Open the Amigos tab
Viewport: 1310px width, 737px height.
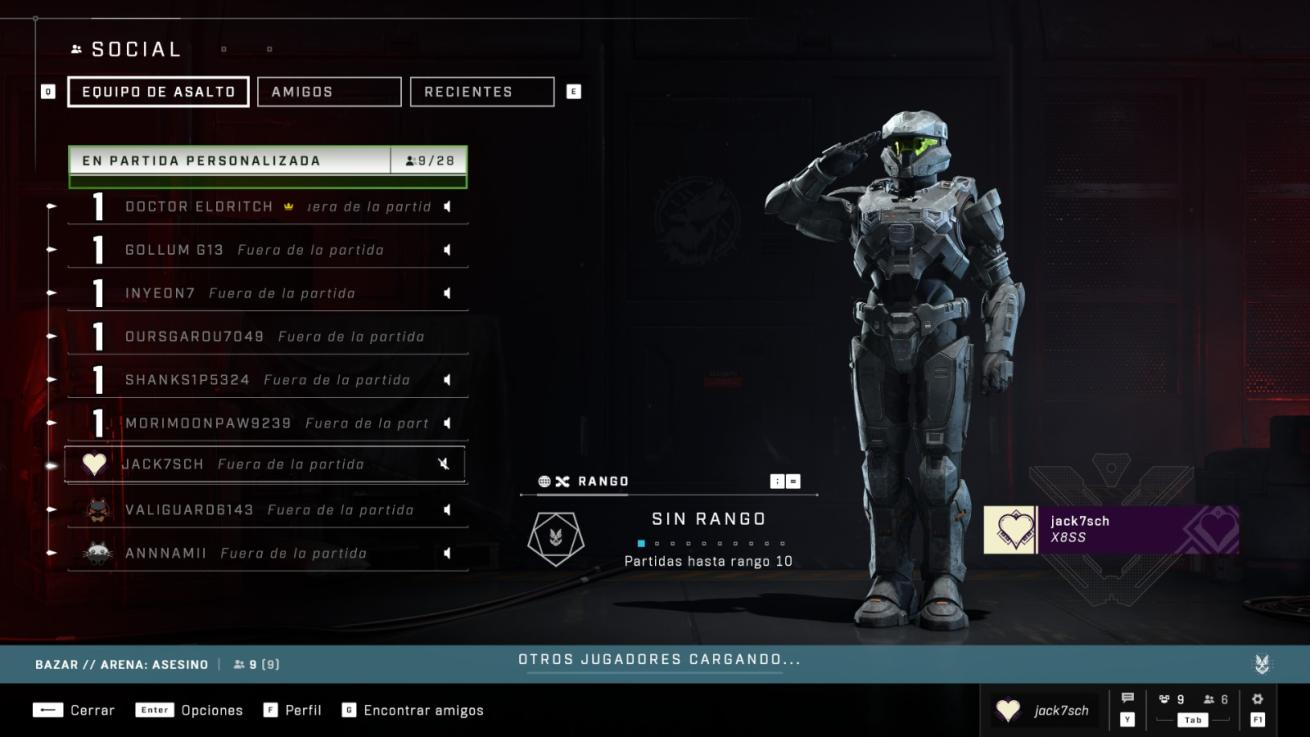[329, 92]
